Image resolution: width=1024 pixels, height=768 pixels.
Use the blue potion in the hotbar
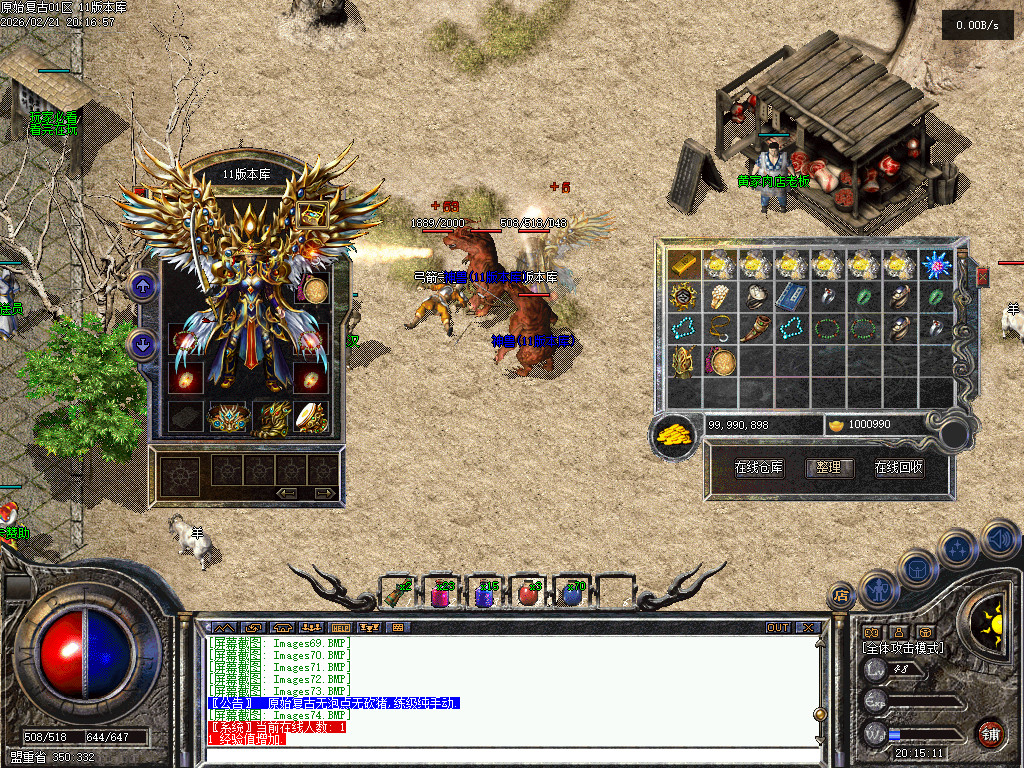[571, 594]
